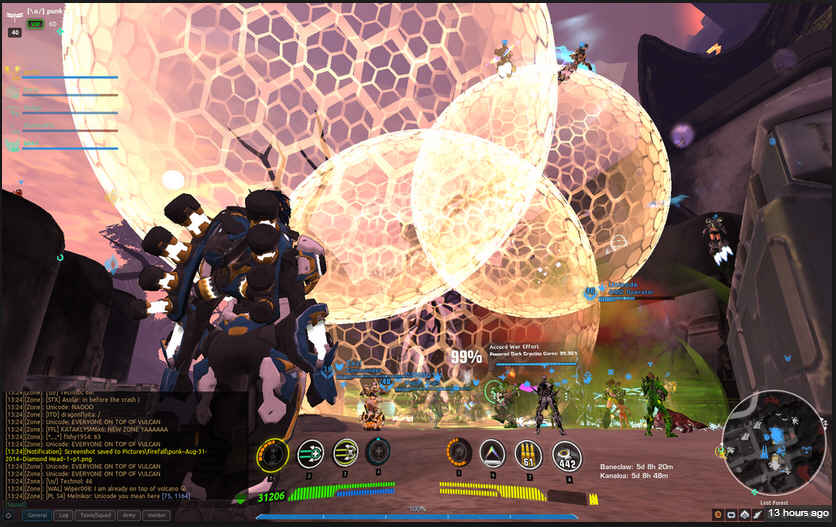Image resolution: width=836 pixels, height=527 pixels.
Task: Switch to the Army chat tab
Action: click(x=129, y=515)
